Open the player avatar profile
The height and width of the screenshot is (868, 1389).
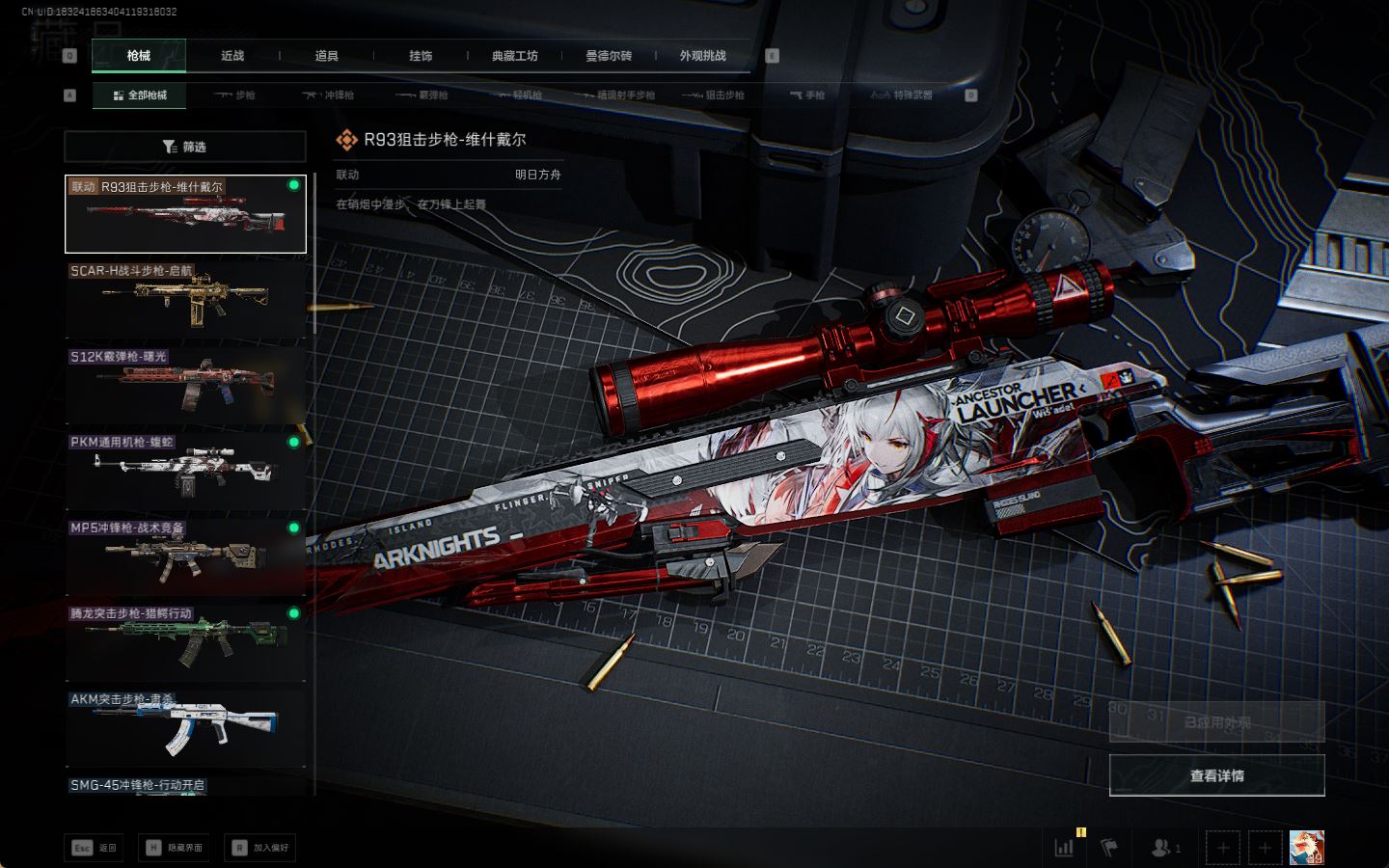coord(1306,848)
